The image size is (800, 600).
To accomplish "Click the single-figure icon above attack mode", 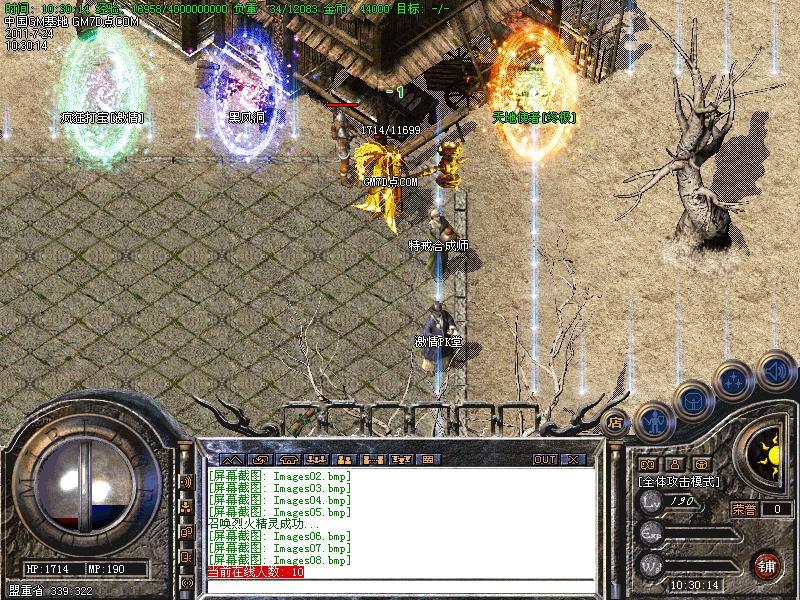I will point(674,464).
